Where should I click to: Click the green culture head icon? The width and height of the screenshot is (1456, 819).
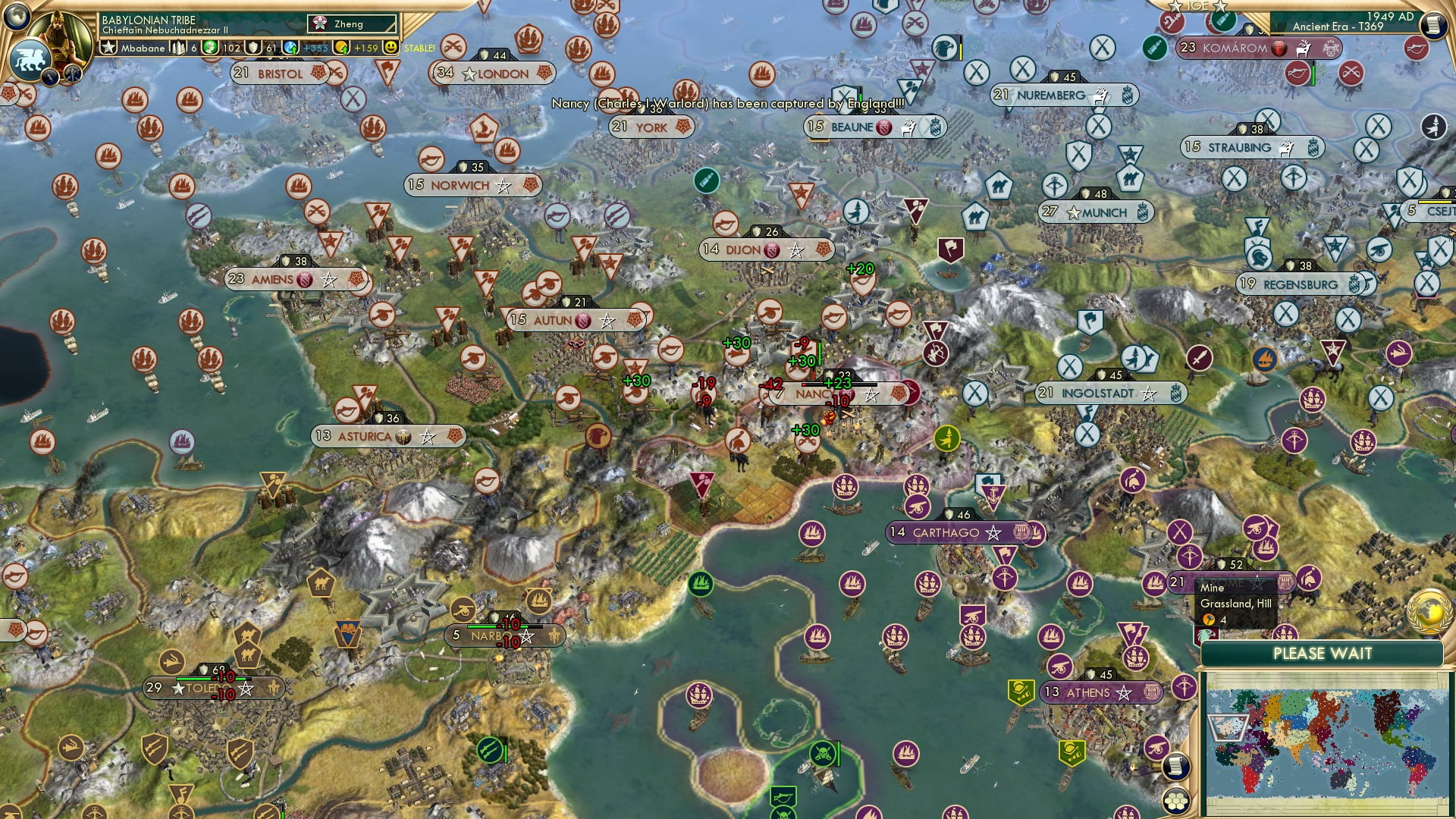pyautogui.click(x=210, y=48)
